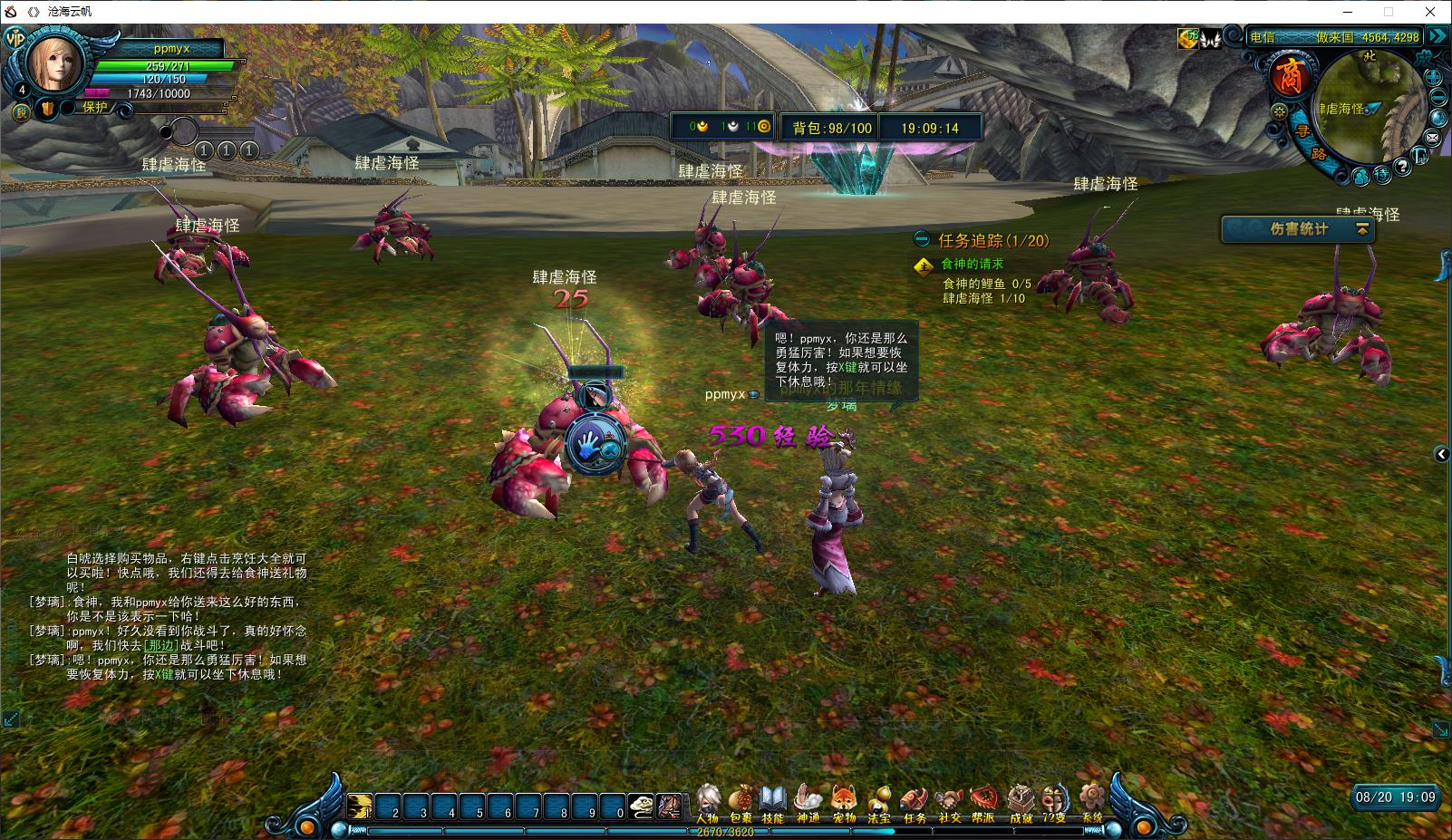
Task: Open the 宠物 pet menu
Action: [844, 802]
